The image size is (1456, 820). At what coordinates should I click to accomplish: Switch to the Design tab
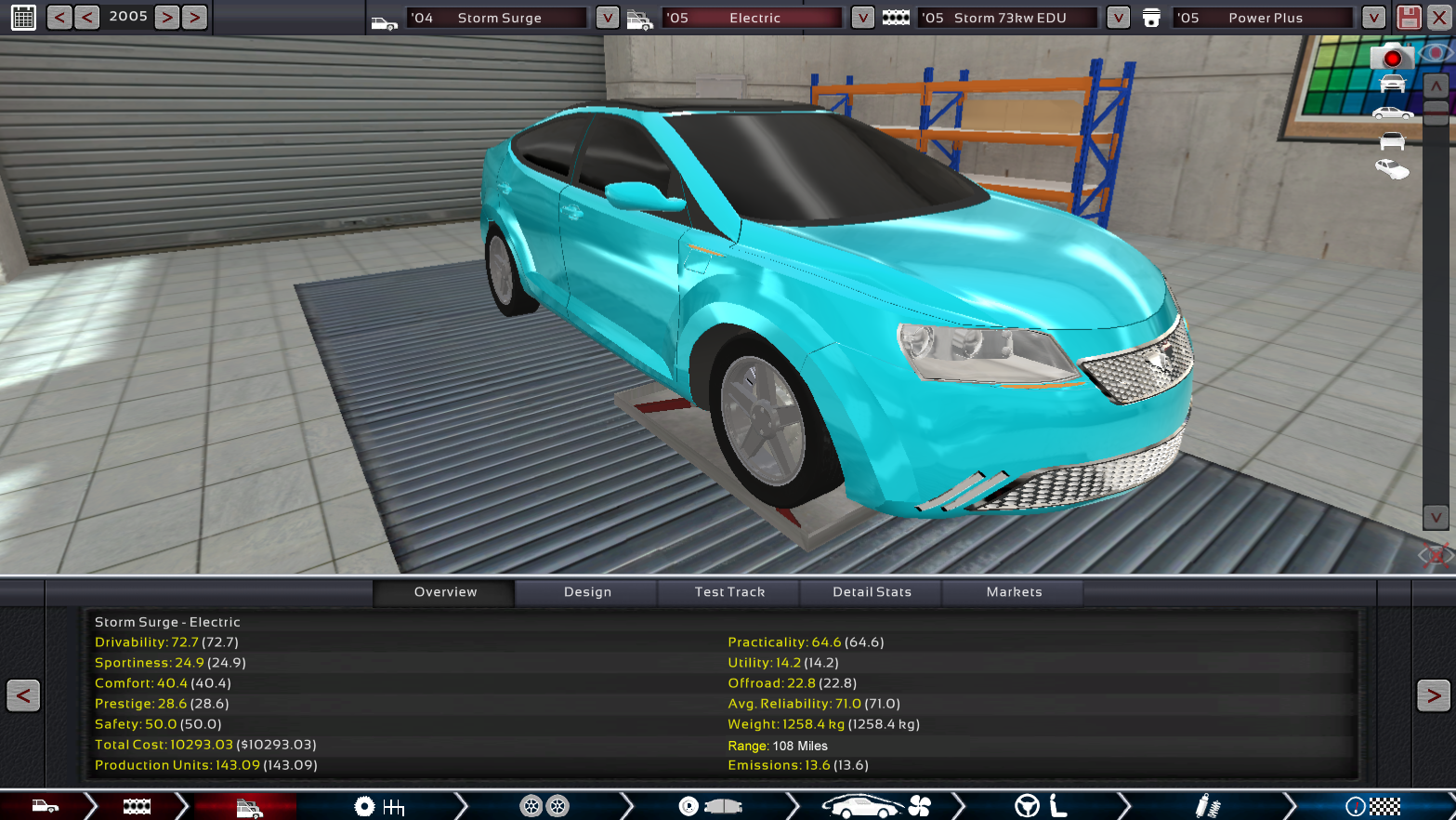click(x=587, y=592)
